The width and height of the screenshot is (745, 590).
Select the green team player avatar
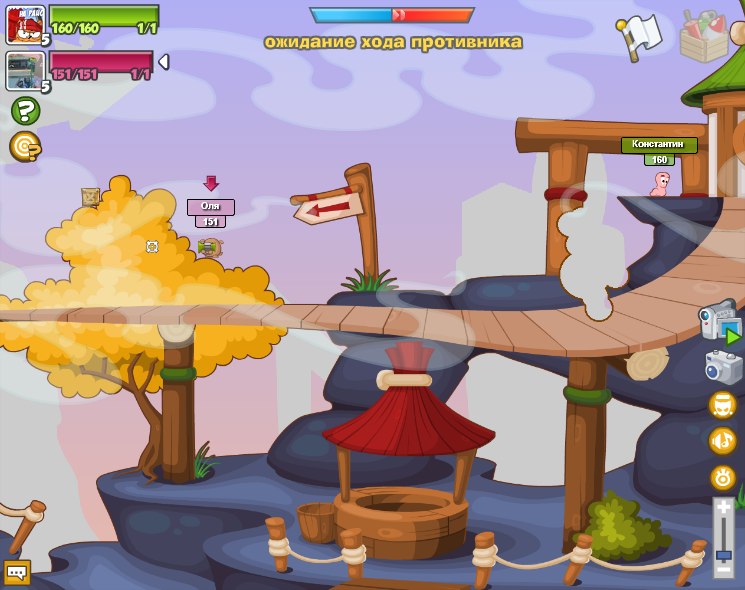tap(25, 24)
